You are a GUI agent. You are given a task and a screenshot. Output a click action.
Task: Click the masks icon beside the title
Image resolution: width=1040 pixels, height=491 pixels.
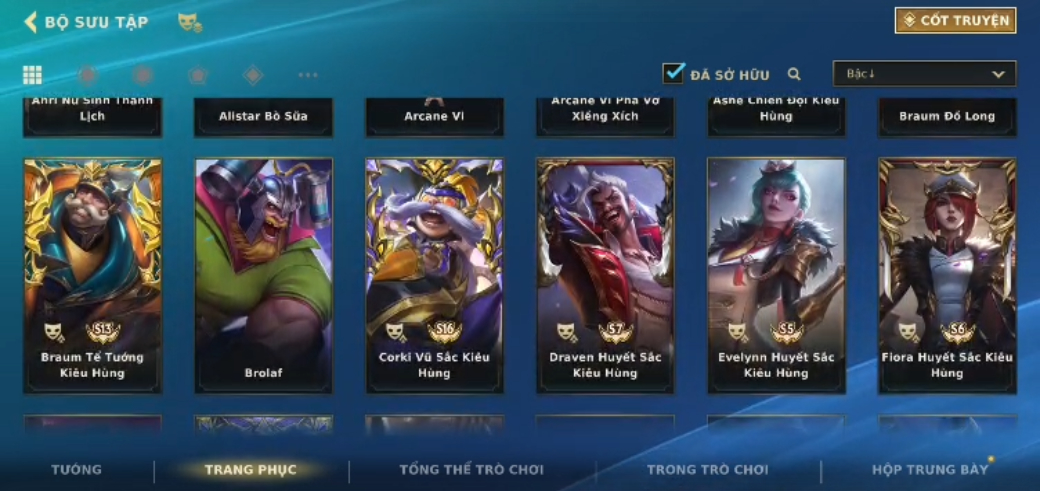189,22
